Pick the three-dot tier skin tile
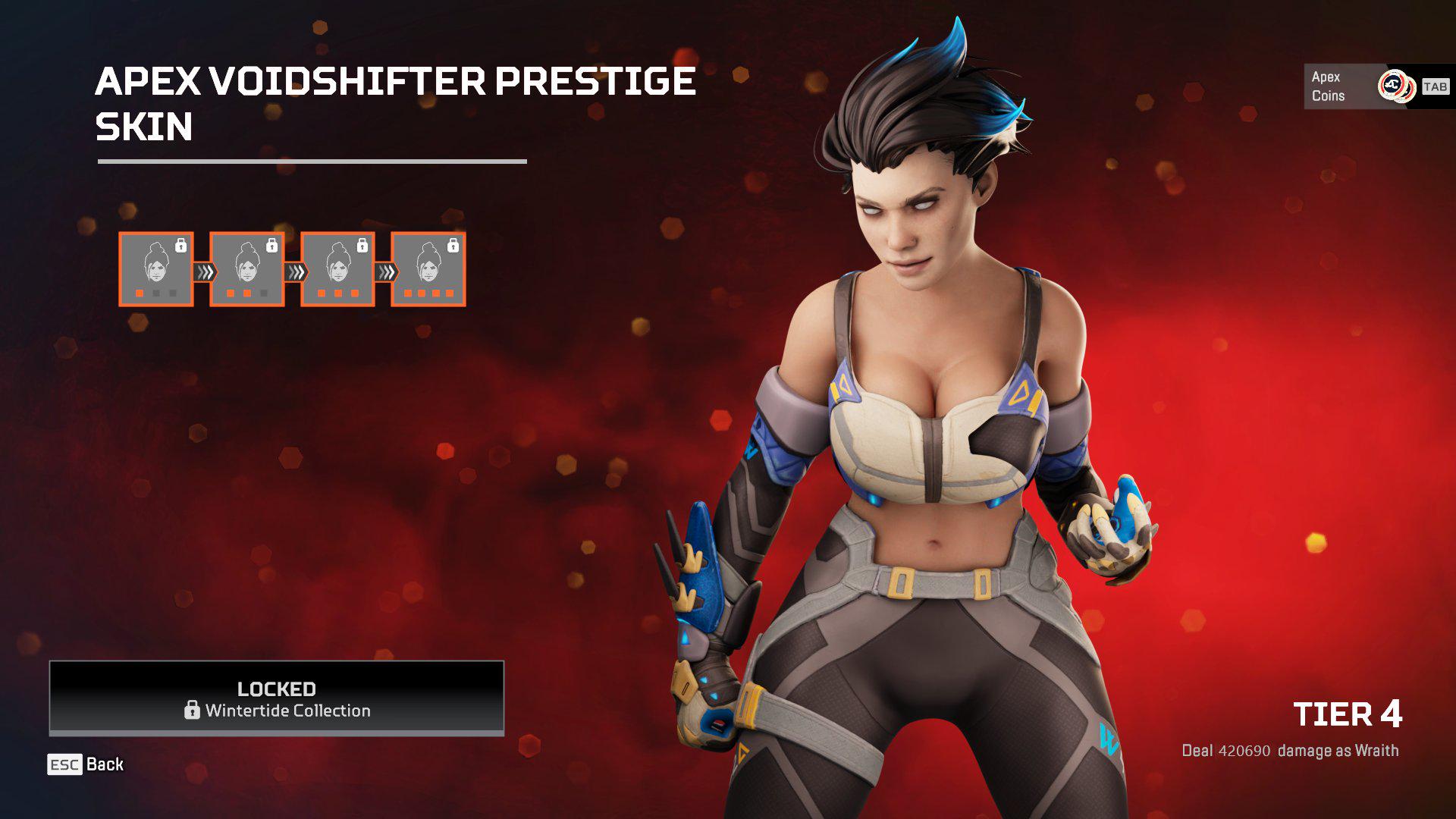This screenshot has height=819, width=1456. coord(337,269)
